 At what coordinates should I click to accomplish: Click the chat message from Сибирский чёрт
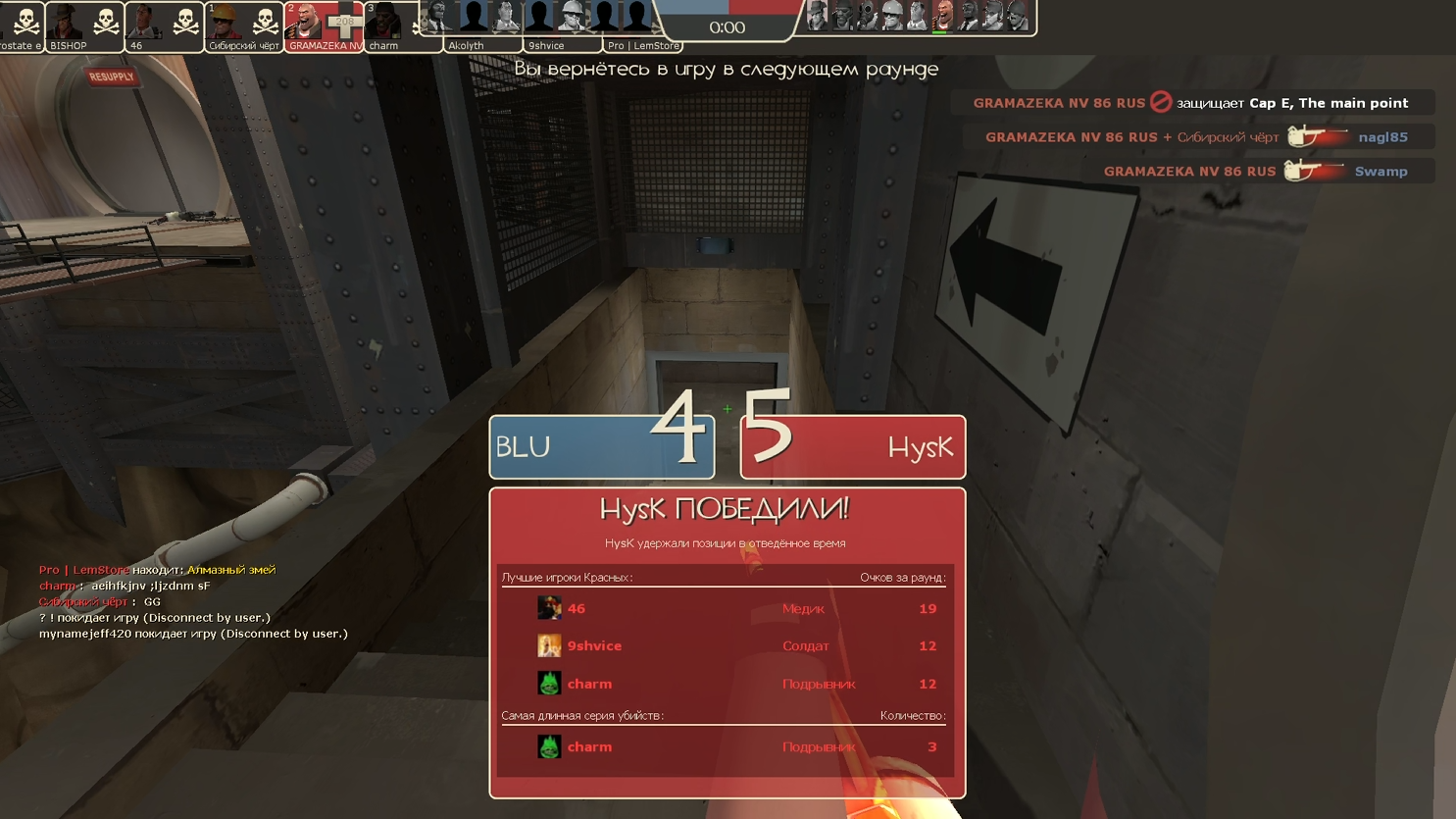coord(100,601)
